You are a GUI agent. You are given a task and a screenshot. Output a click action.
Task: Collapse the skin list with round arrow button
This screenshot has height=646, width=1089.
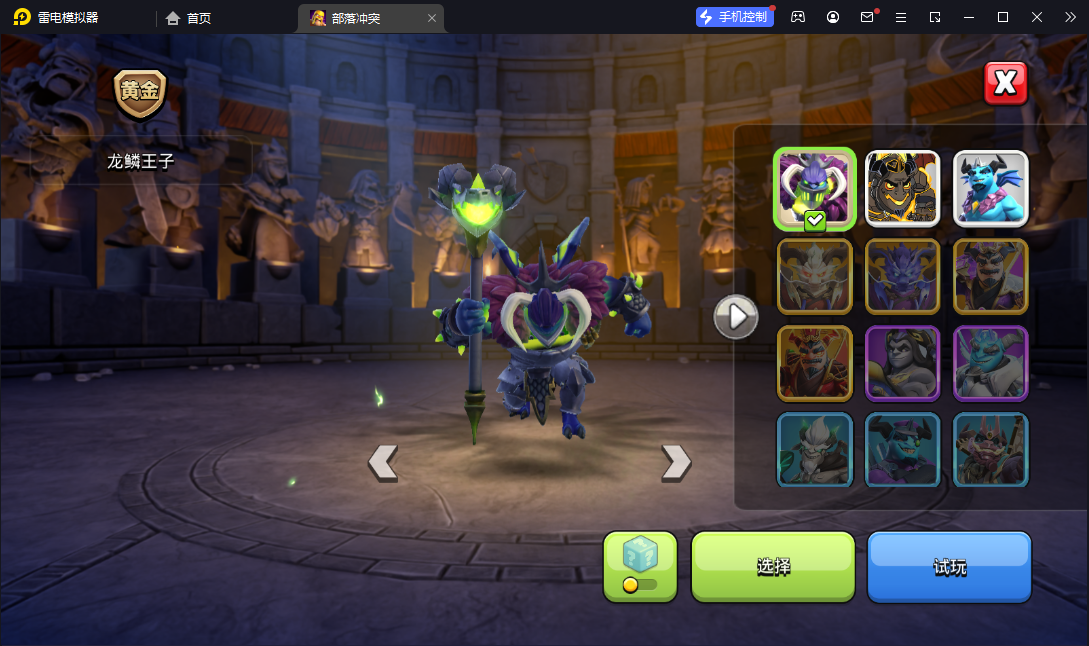click(x=736, y=317)
